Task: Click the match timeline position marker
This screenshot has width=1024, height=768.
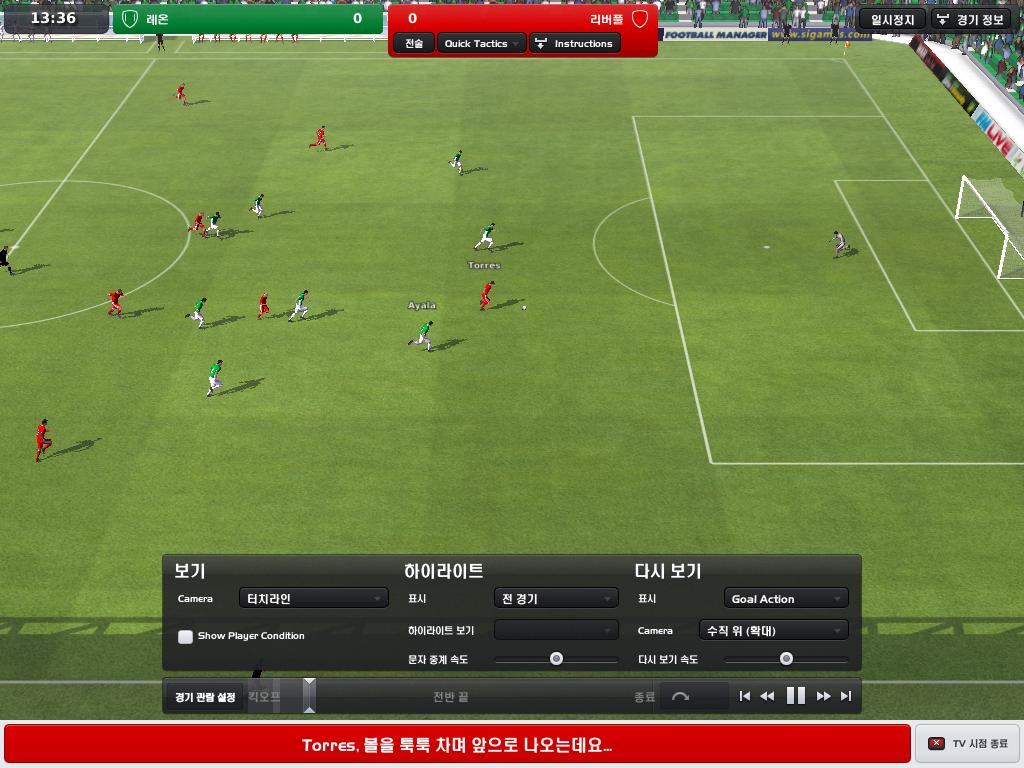Action: click(309, 695)
